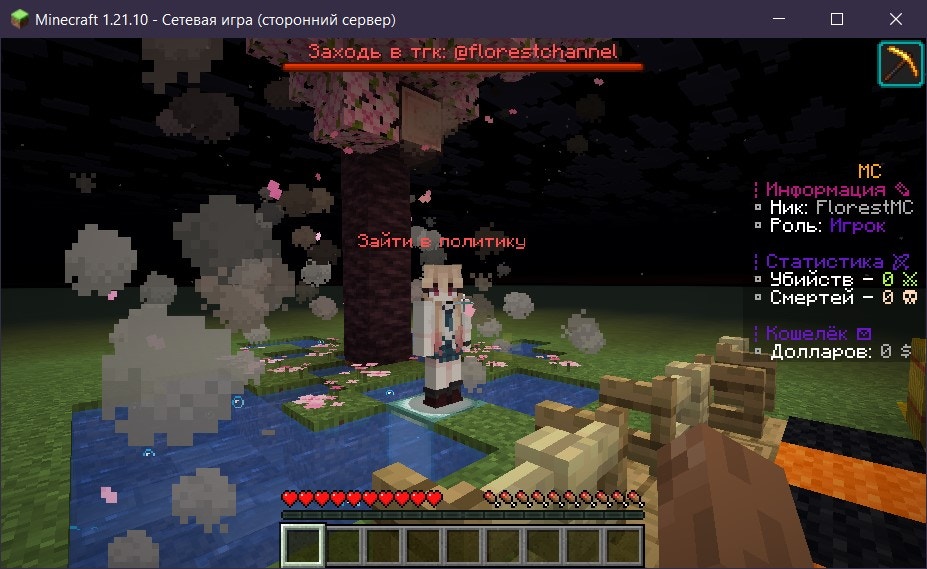Viewport: 927px width, 569px height.
Task: Minimize the Minecraft game window
Action: pos(783,19)
